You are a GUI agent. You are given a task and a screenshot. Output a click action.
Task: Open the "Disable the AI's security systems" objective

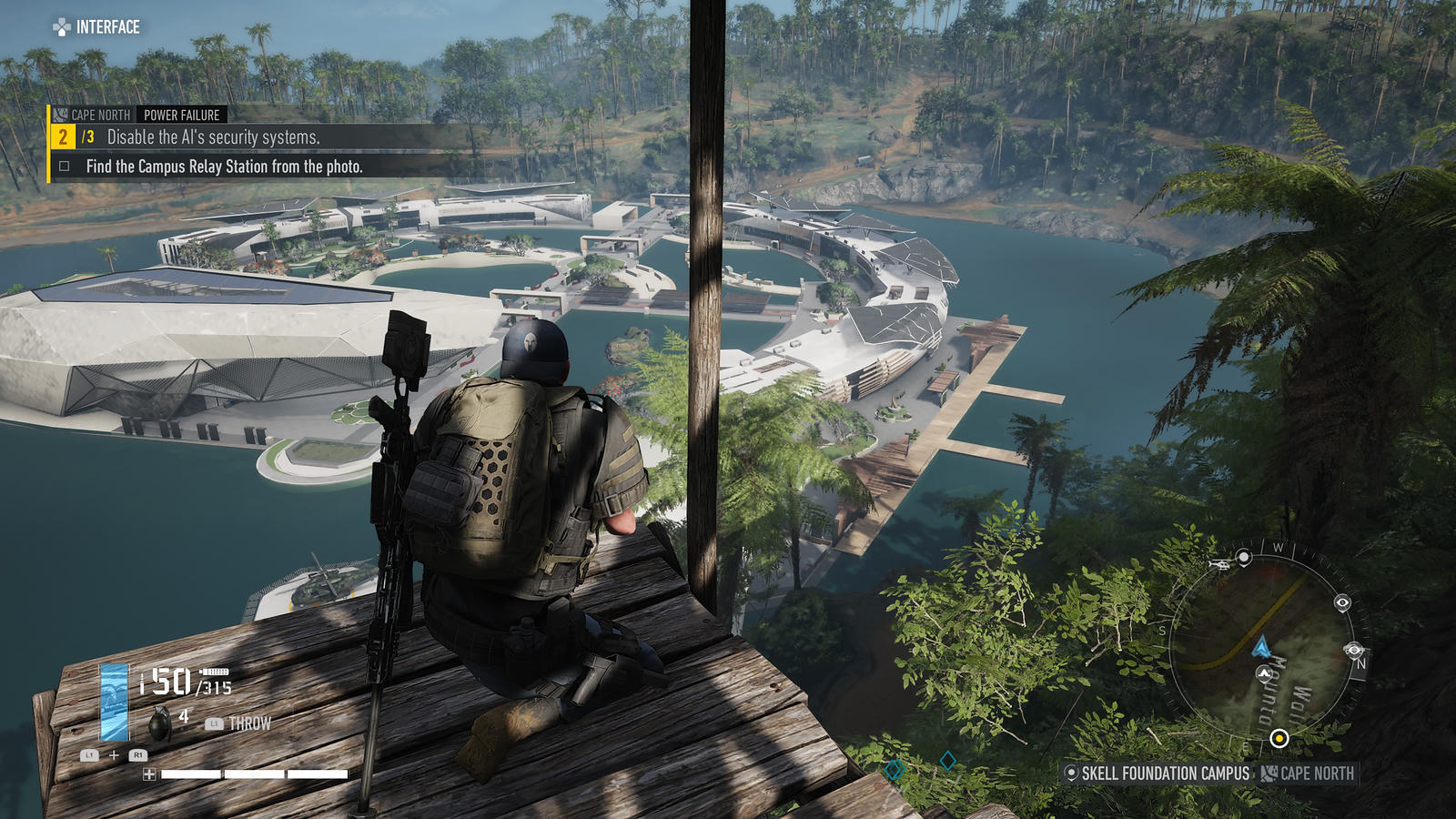(213, 137)
